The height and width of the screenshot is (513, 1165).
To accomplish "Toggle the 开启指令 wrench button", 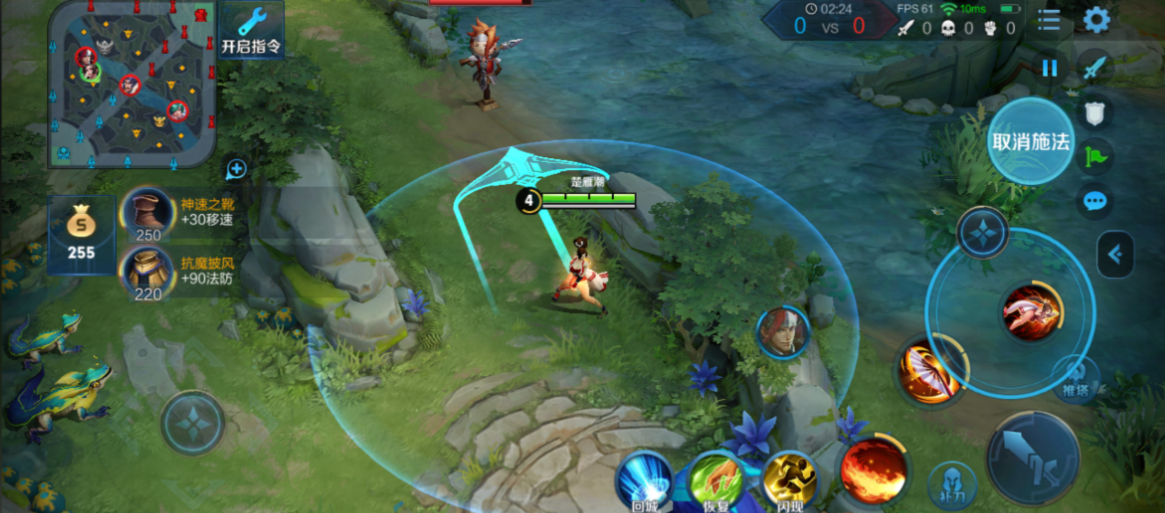I will [251, 30].
